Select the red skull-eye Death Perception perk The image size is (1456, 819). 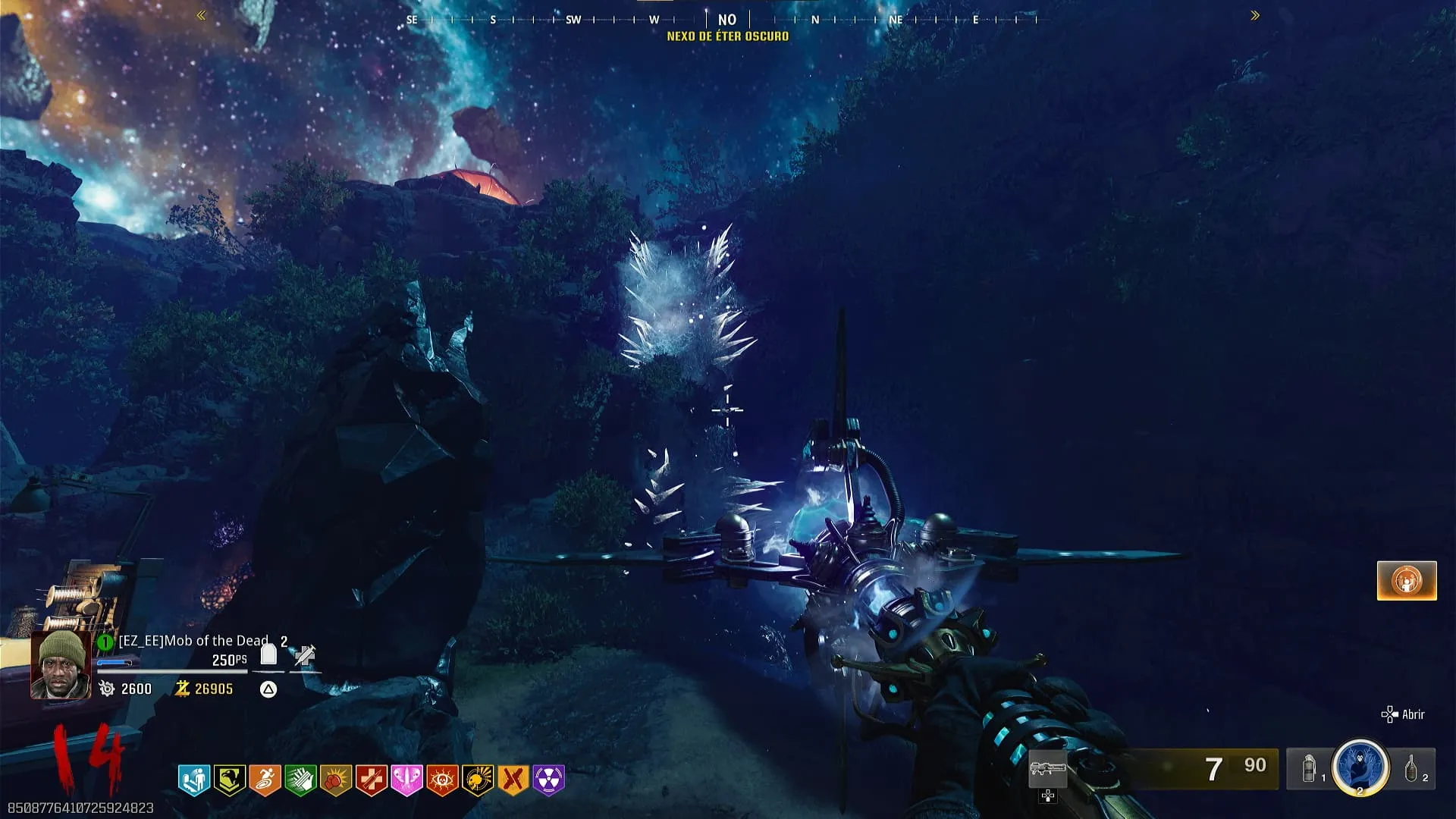pos(442,780)
